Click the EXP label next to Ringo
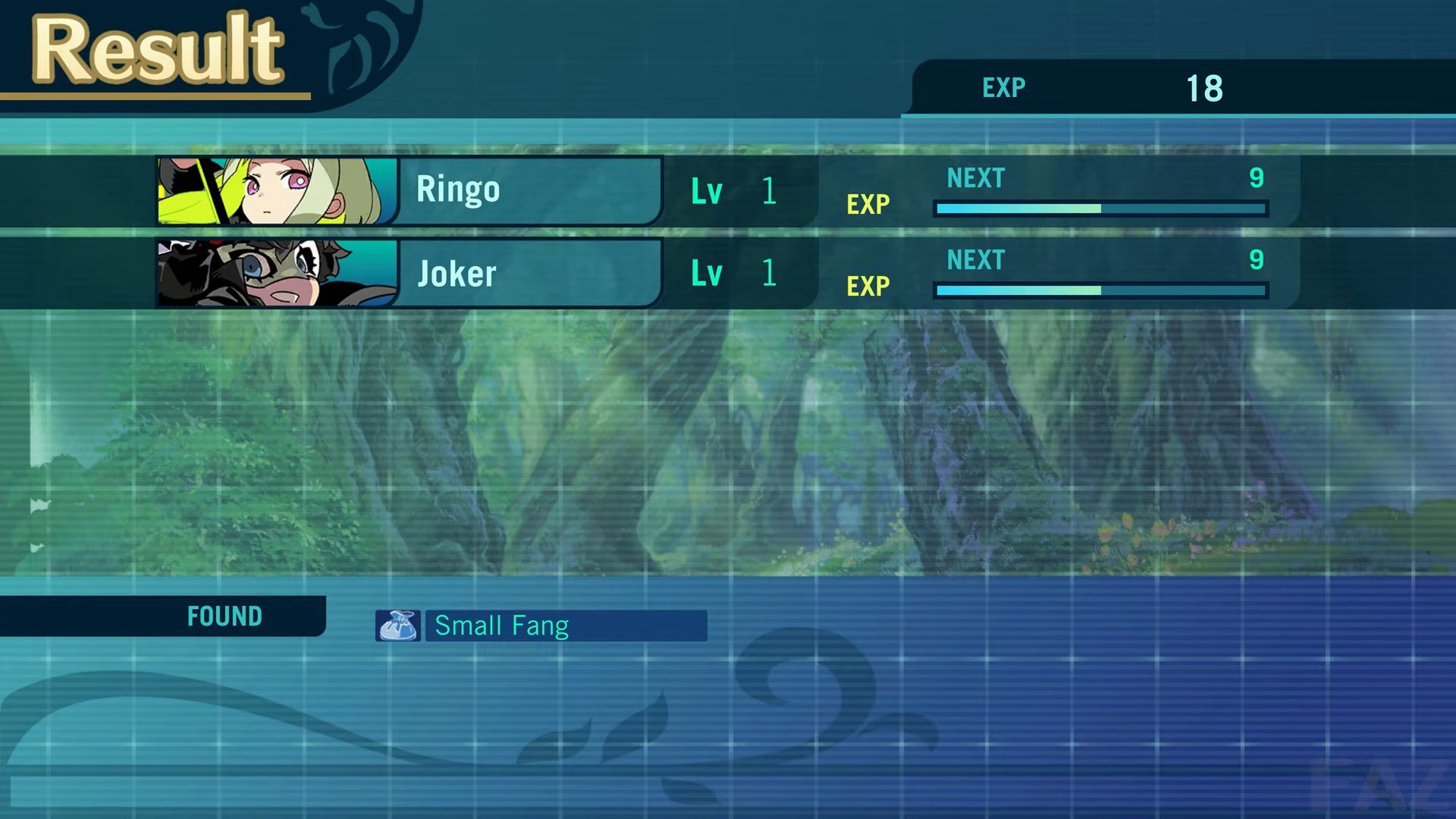Image resolution: width=1456 pixels, height=819 pixels. click(x=868, y=203)
